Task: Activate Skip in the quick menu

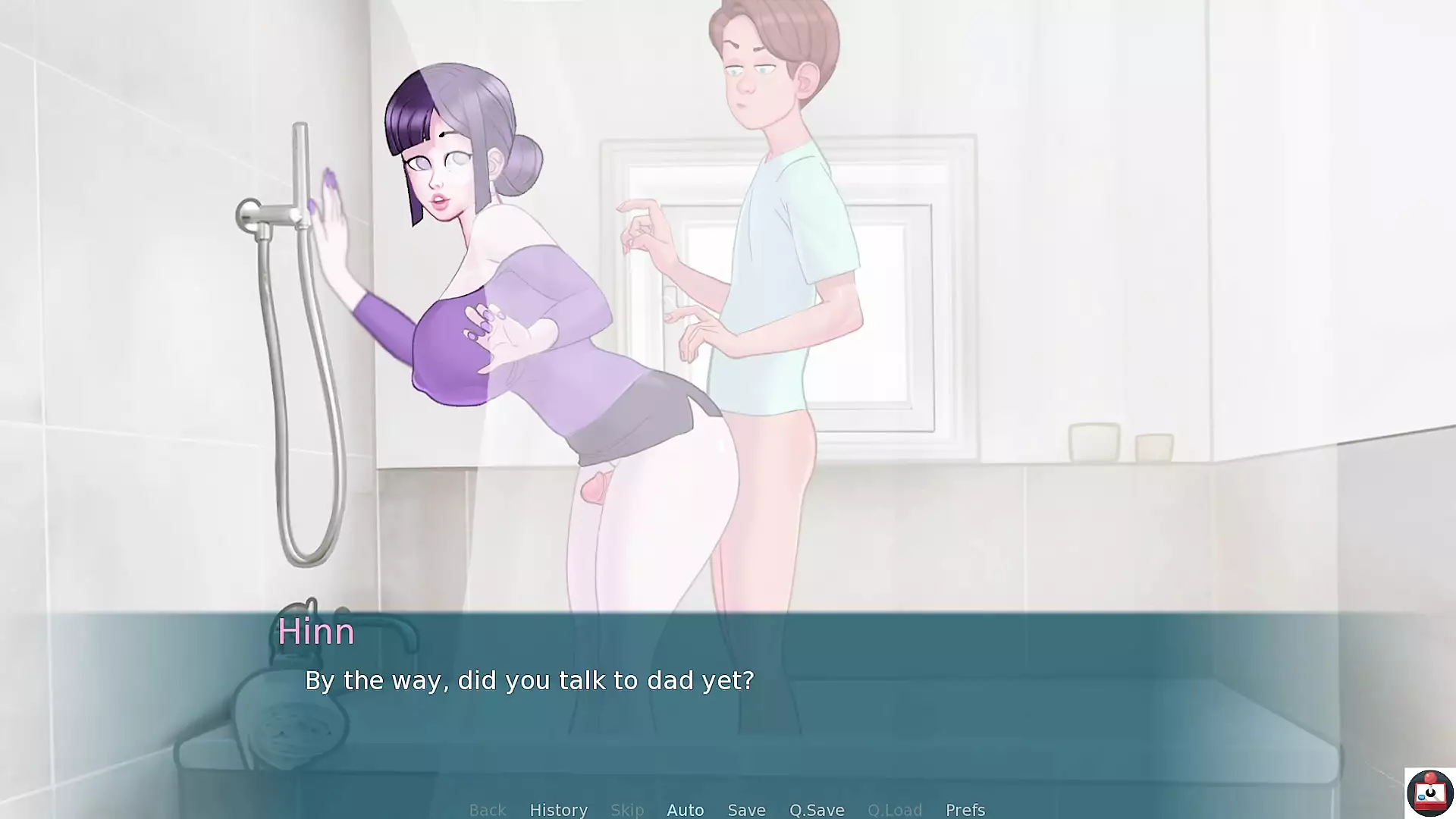Action: (x=627, y=809)
